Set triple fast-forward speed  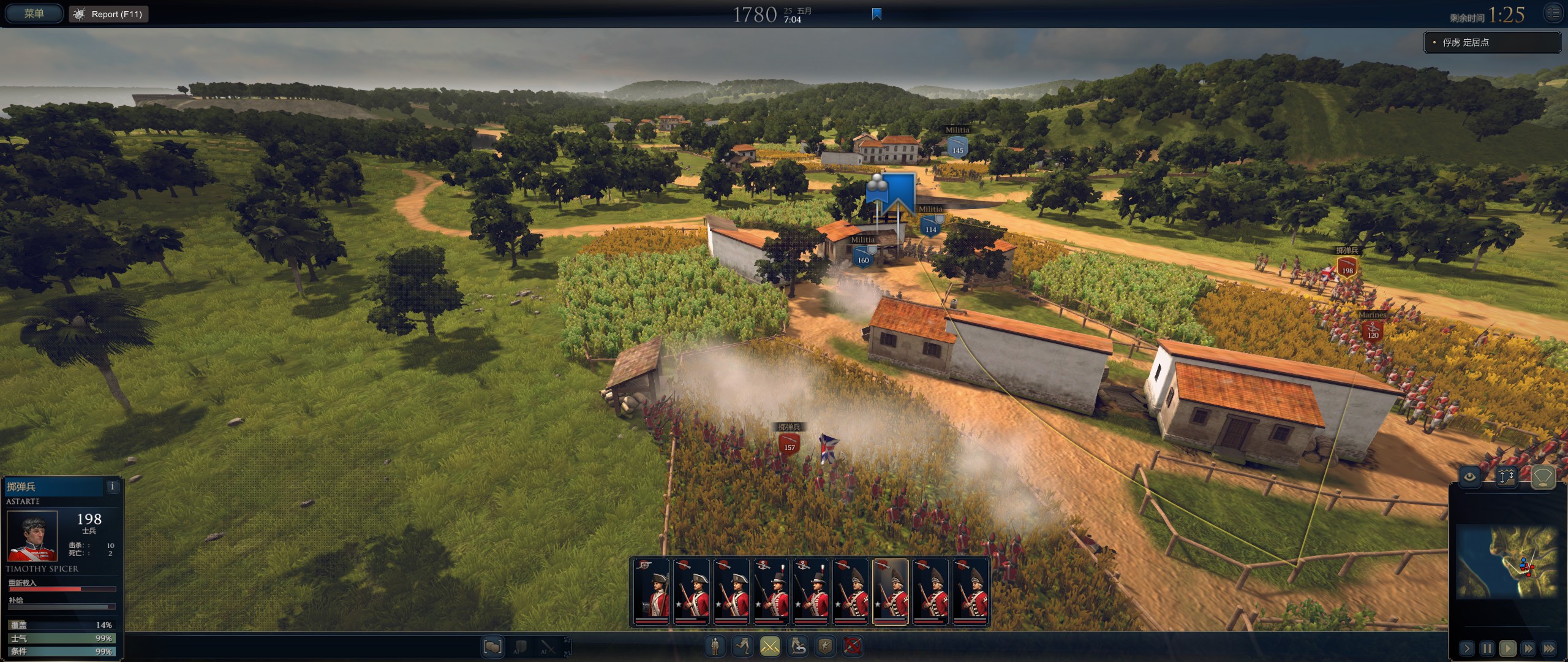1549,648
